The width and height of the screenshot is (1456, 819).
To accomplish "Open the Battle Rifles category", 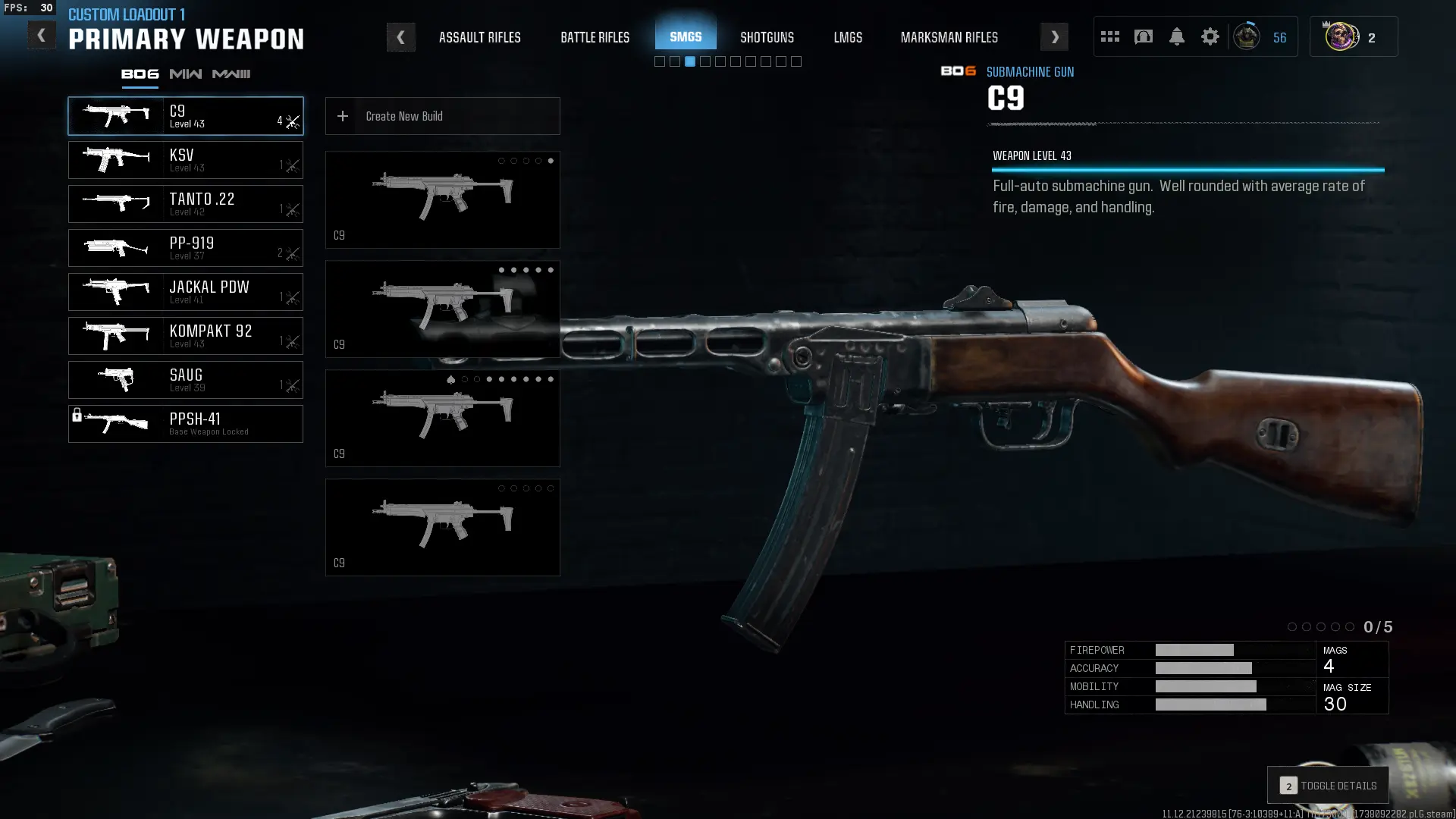I will (595, 37).
